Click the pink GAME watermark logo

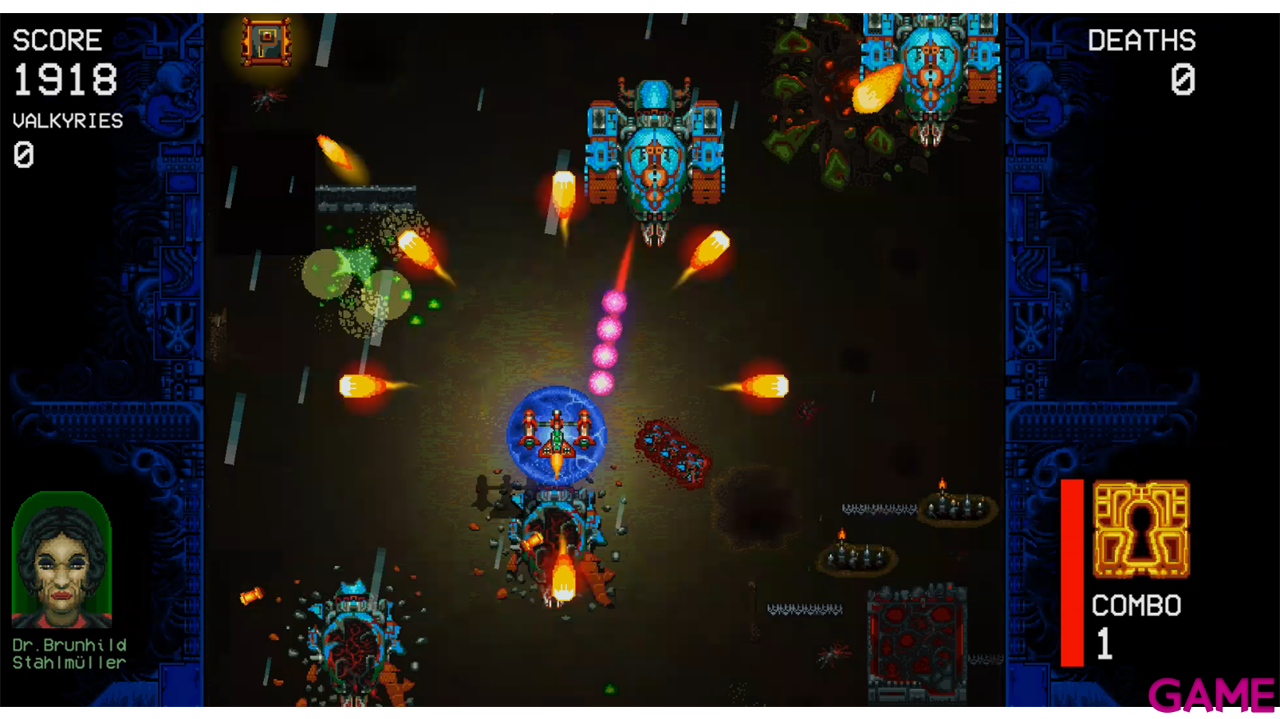(x=1211, y=695)
